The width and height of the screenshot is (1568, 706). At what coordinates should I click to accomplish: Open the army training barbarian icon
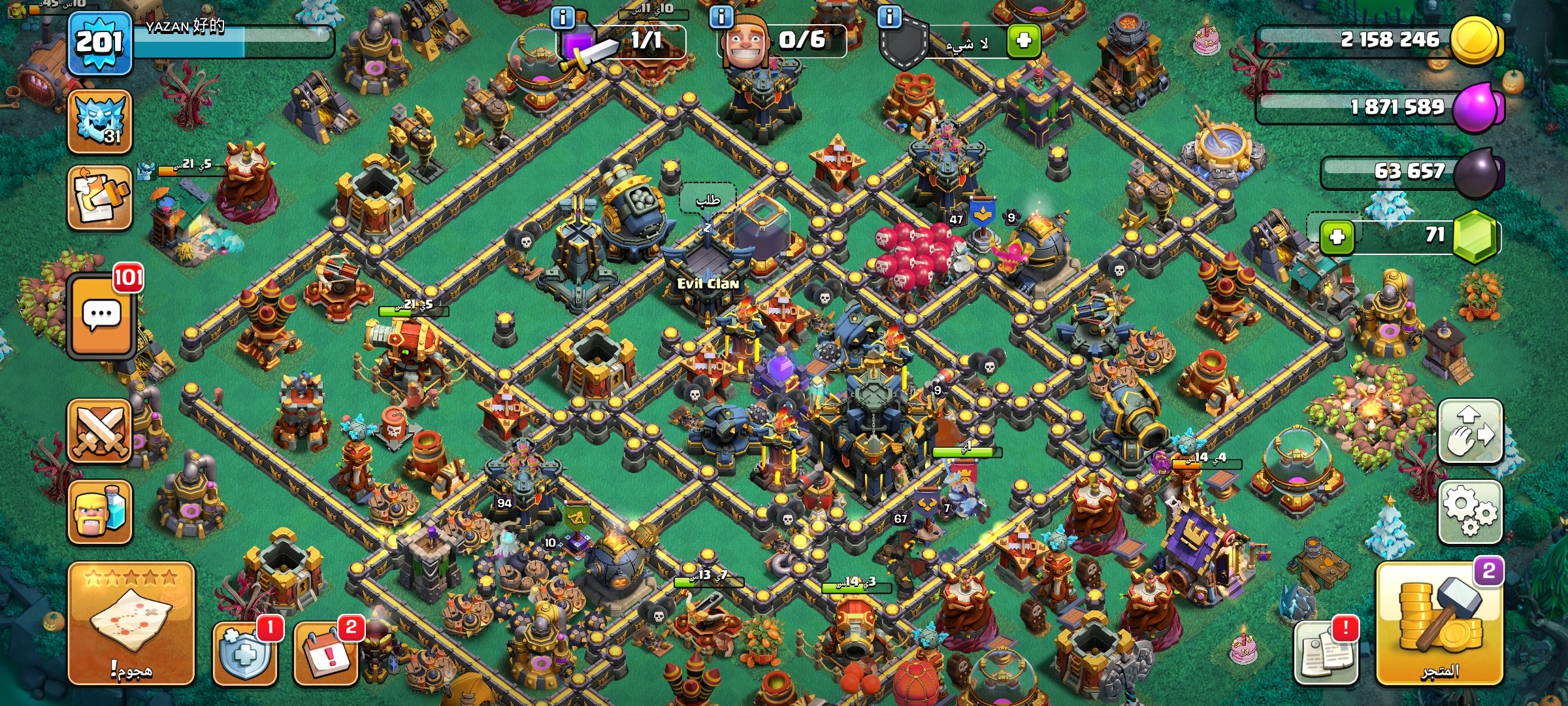coord(100,512)
